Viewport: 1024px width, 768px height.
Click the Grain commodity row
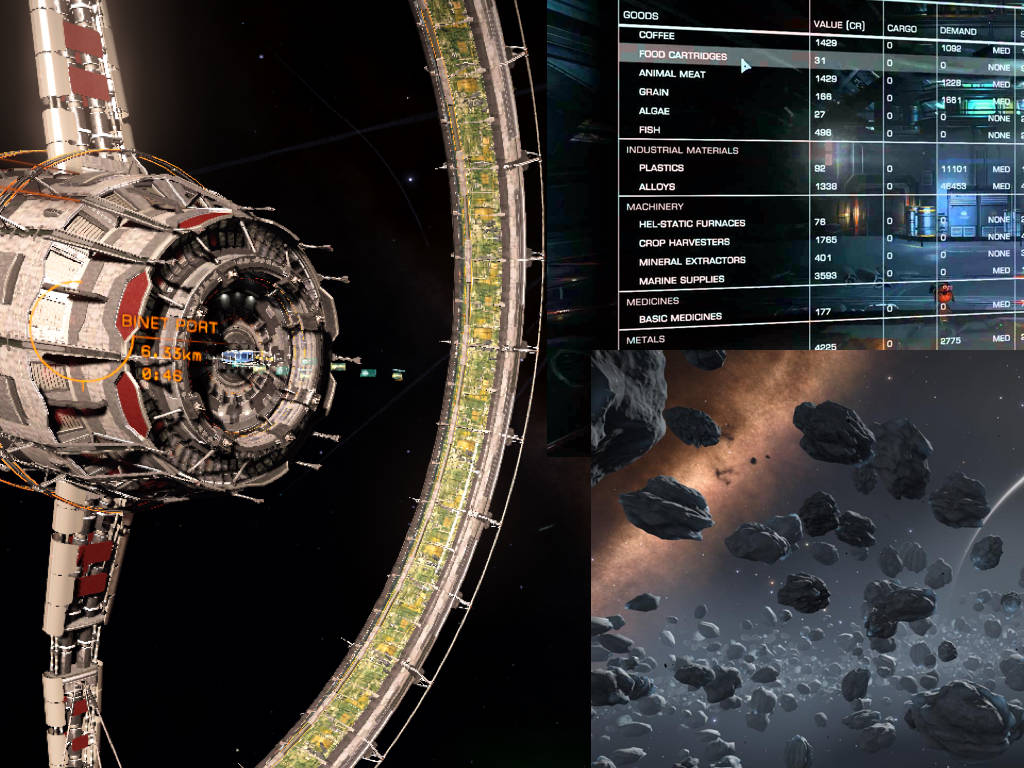tap(654, 92)
